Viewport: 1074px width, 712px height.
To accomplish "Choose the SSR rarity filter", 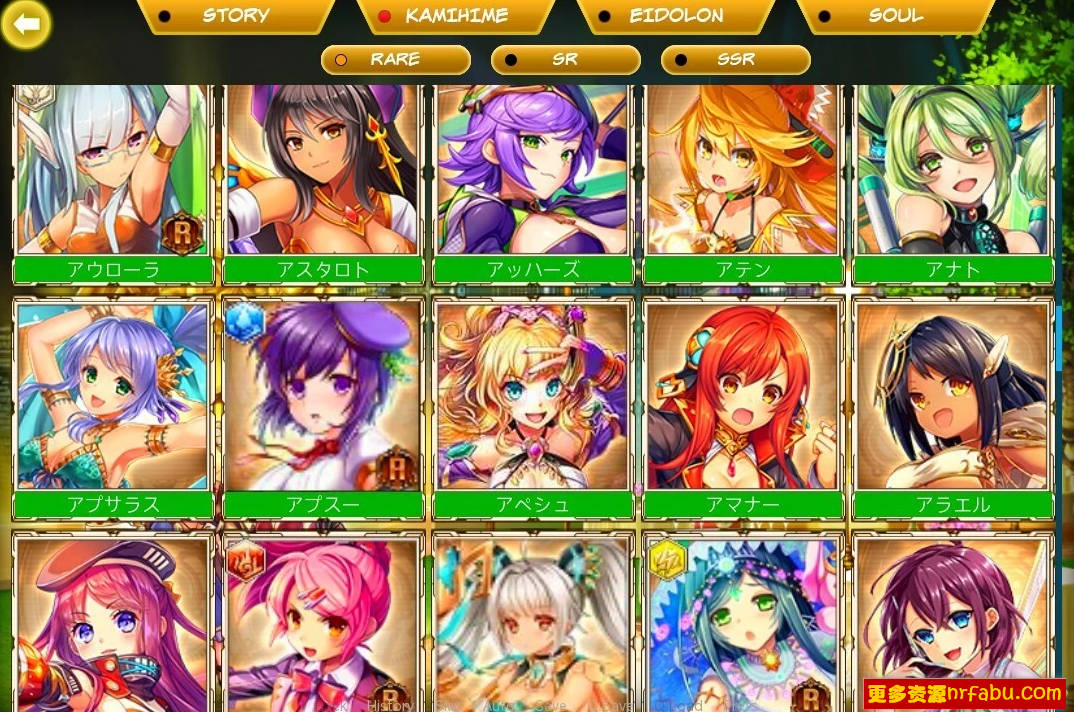I will pos(735,59).
